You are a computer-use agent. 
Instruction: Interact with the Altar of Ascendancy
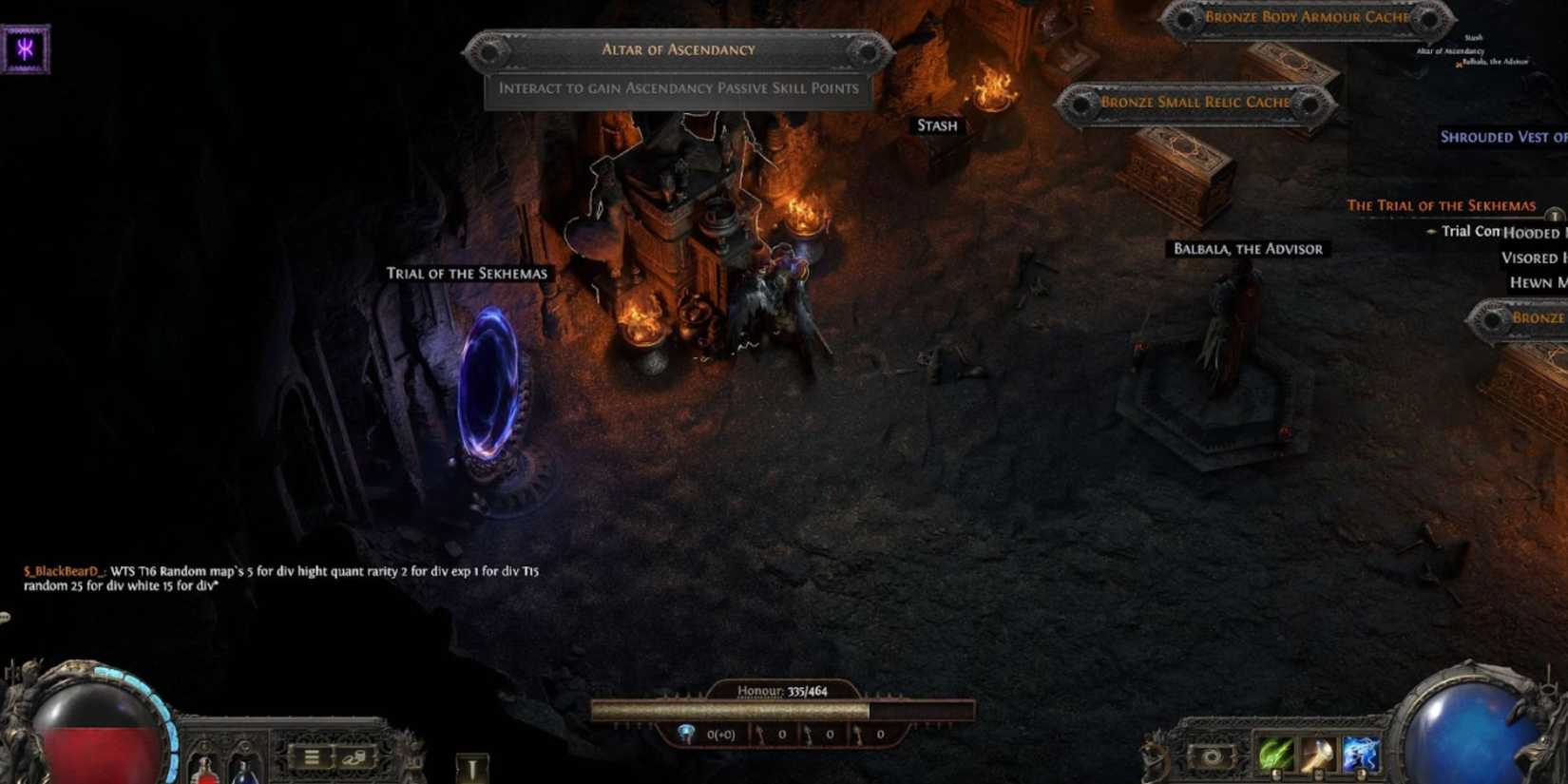click(678, 49)
